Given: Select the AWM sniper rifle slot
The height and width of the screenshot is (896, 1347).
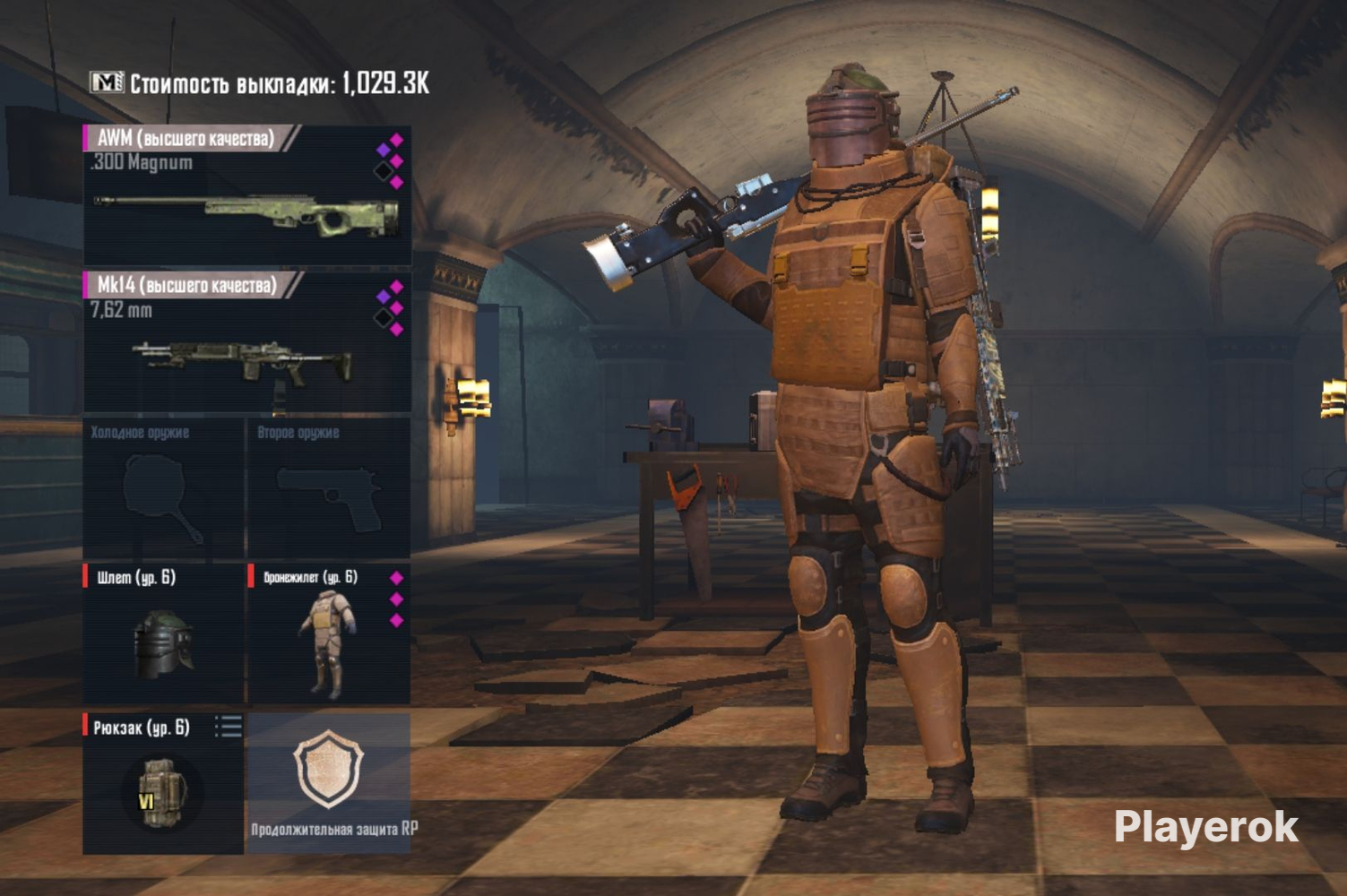Looking at the screenshot, I should 246,197.
